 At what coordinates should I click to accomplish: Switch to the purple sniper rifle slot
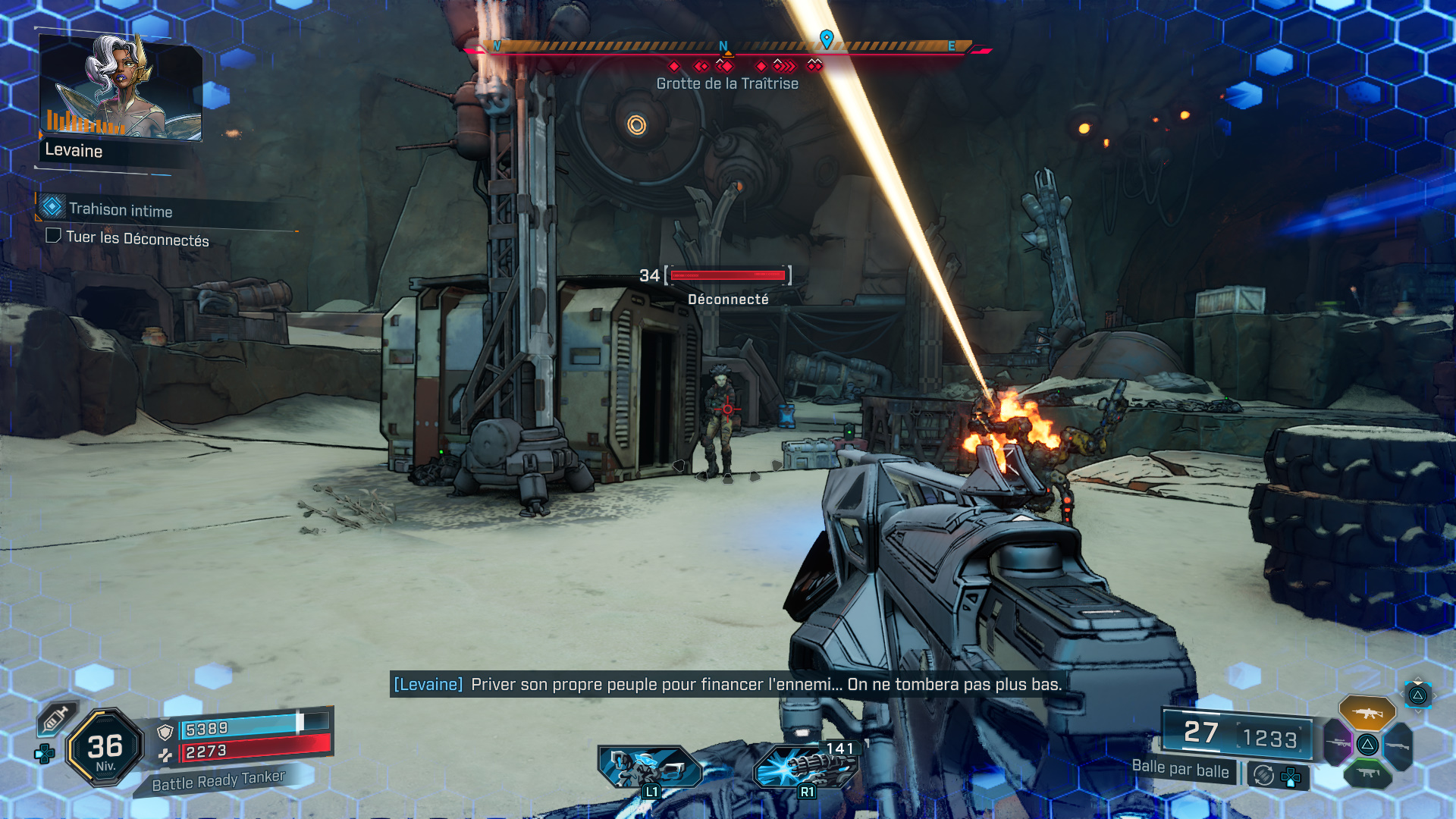(x=1338, y=742)
